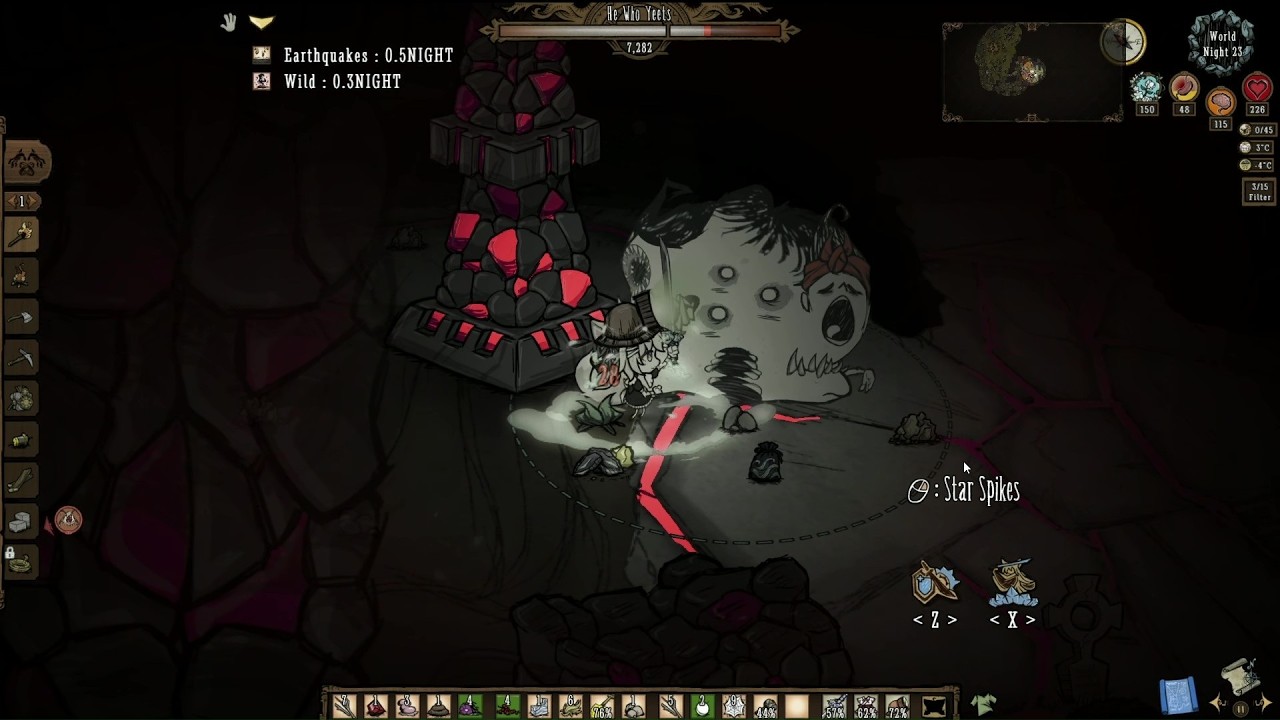Viewport: 1280px width, 720px height.
Task: Select the campfire crafting shortcut
Action: tap(21, 277)
